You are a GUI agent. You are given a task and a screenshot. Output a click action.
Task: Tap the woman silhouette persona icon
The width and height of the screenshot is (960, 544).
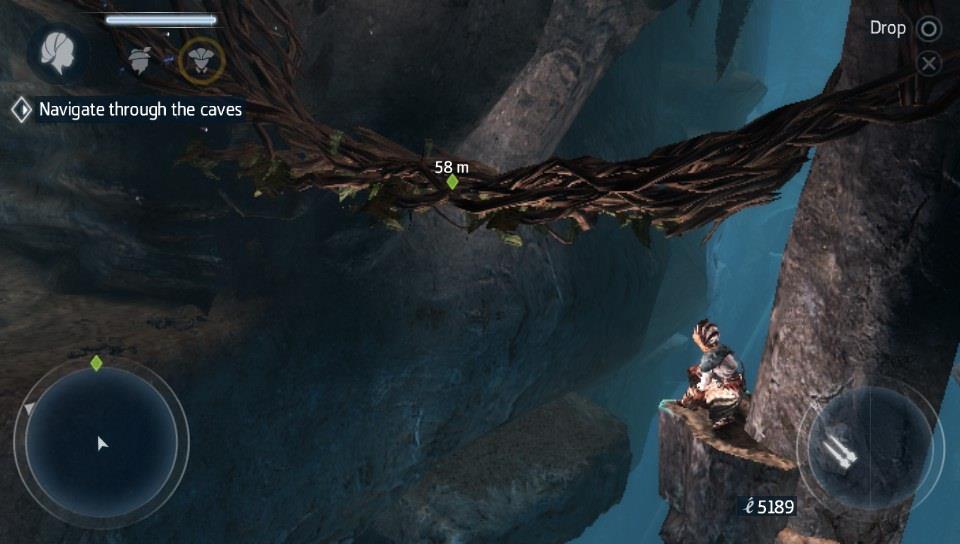[56, 53]
